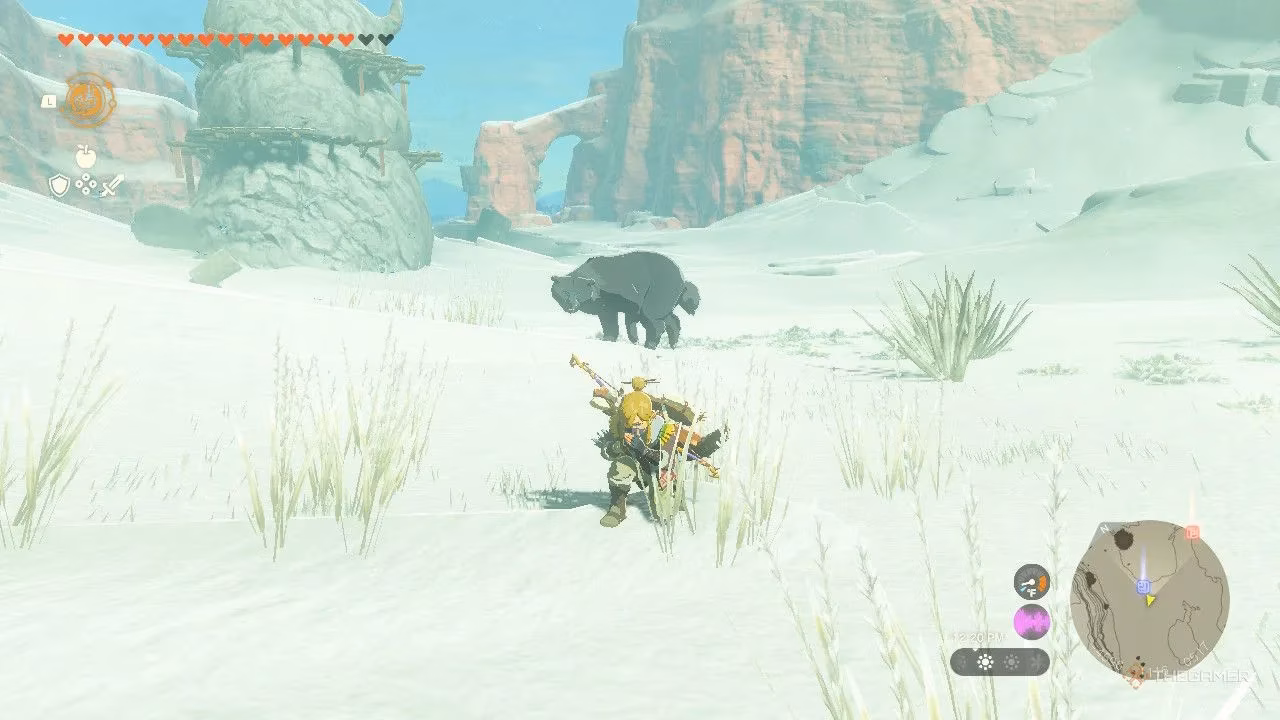Select the ability rune icon beside the L button
1280x720 pixels.
click(x=87, y=98)
